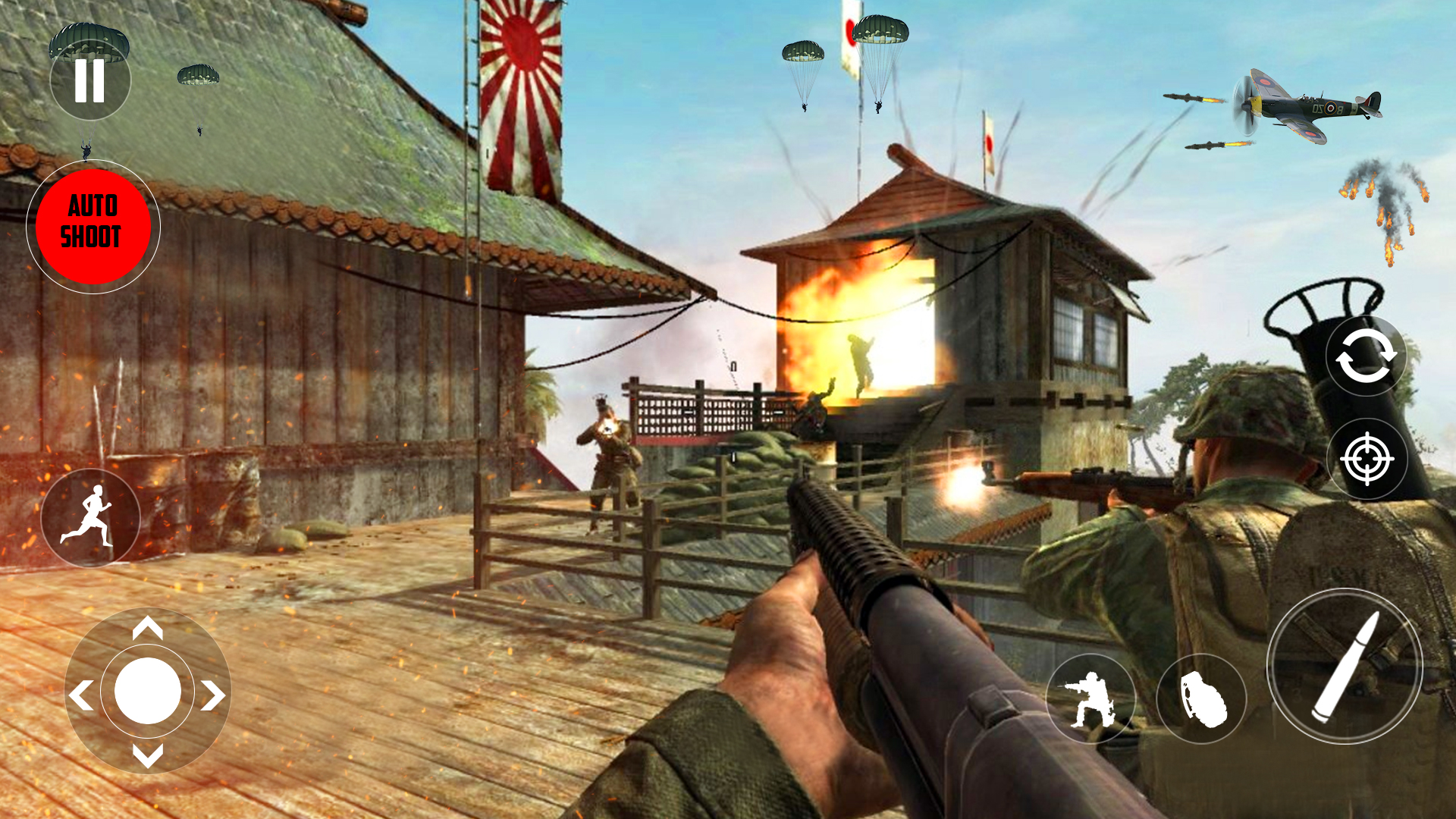The width and height of the screenshot is (1456, 819).
Task: Tap the sprint runner icon
Action: [91, 517]
